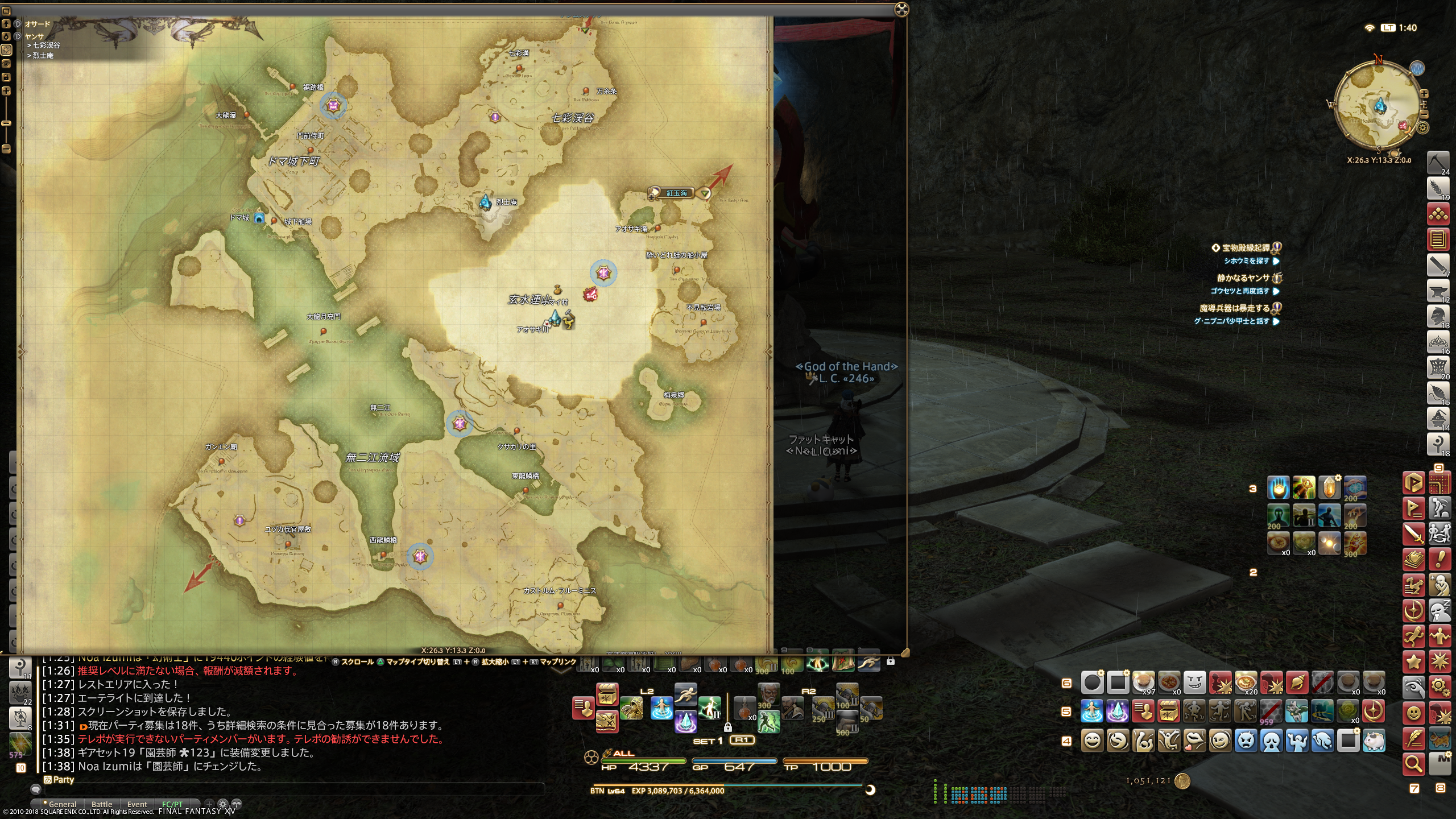Open the General chat tab

point(63,804)
